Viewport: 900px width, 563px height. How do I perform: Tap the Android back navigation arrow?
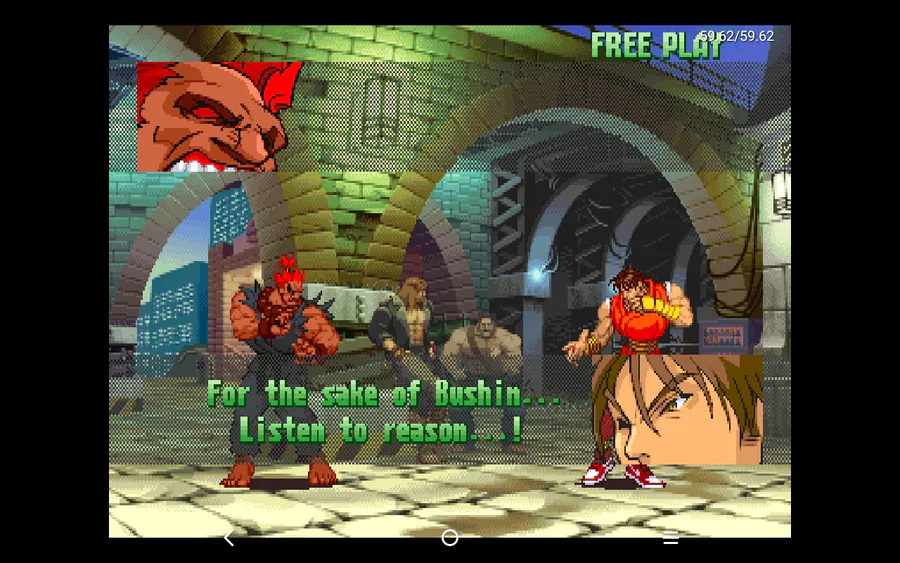pyautogui.click(x=229, y=539)
